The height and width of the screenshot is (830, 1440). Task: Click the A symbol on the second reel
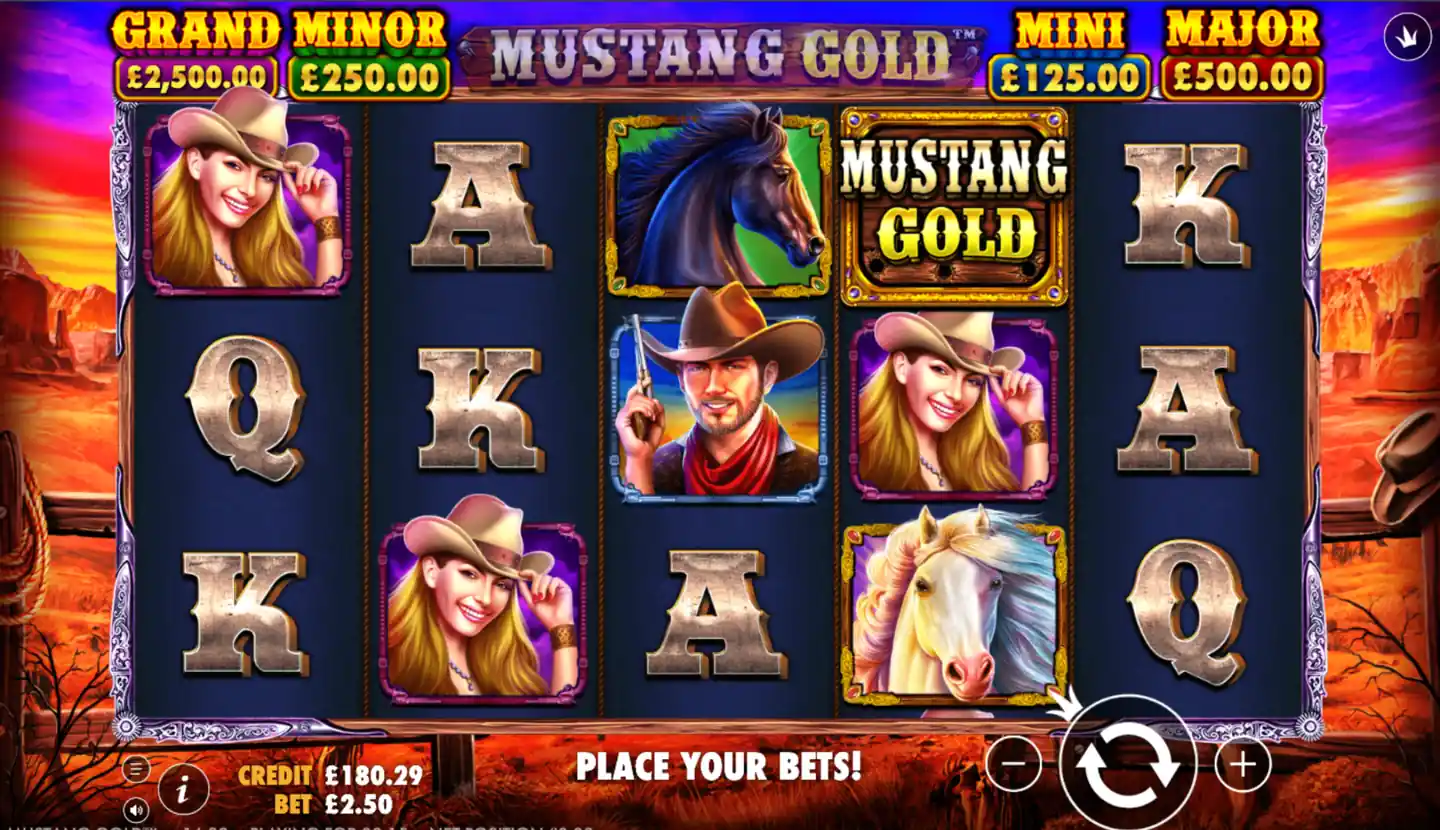[479, 200]
